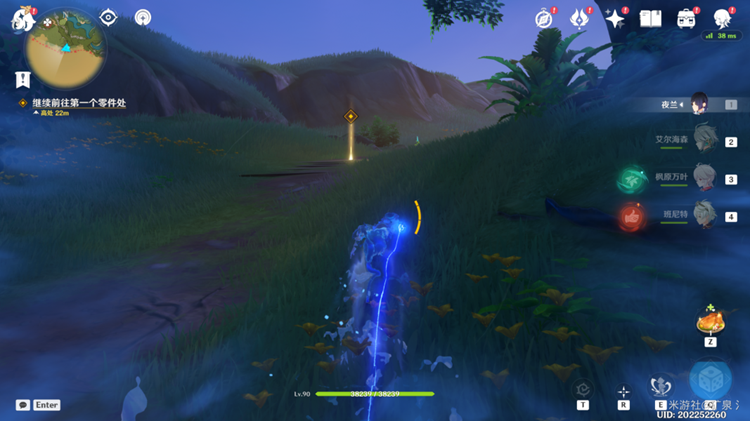Activate the crosshair aim icon
The width and height of the screenshot is (750, 421).
[624, 391]
